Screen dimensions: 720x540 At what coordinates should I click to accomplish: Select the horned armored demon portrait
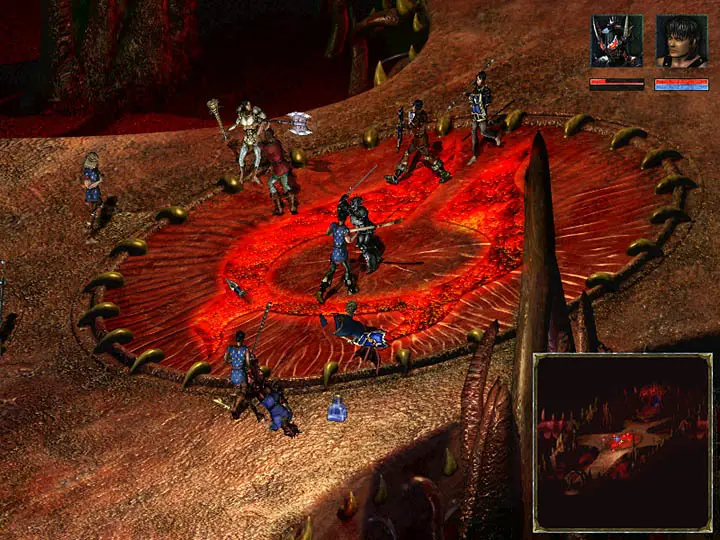click(x=616, y=41)
